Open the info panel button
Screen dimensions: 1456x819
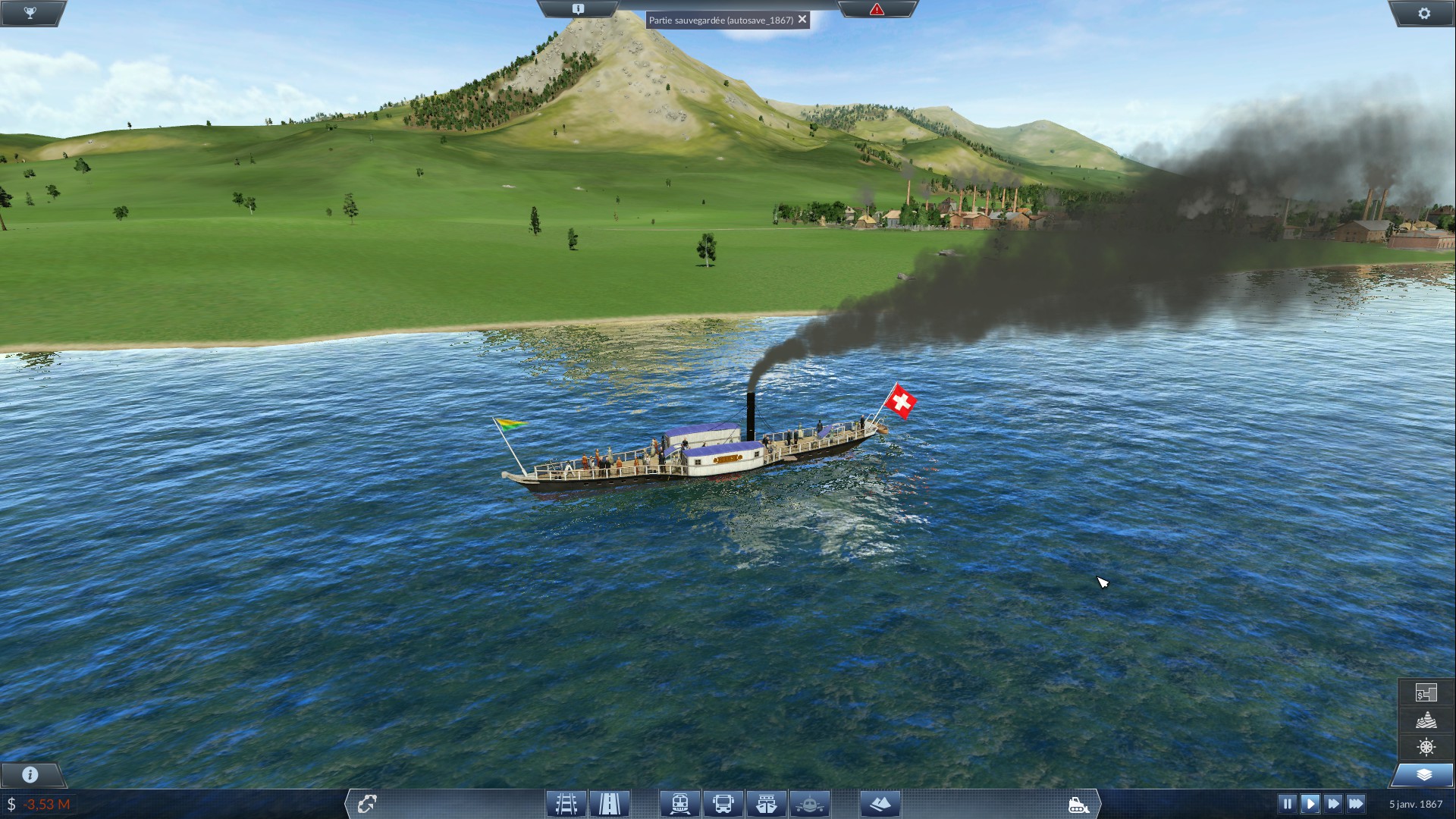[30, 774]
